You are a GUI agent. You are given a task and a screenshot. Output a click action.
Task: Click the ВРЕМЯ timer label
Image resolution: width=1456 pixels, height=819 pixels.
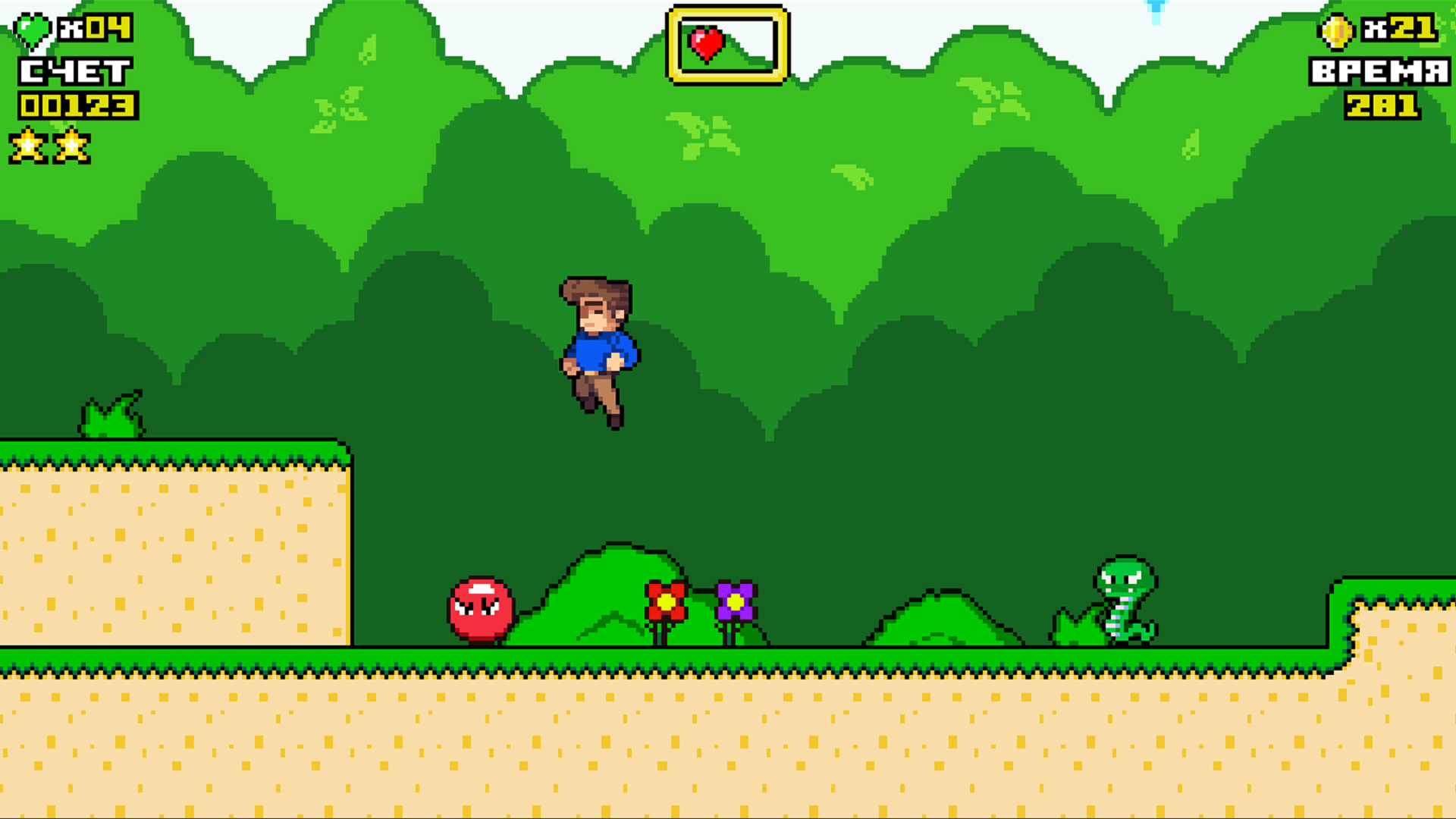coord(1379,72)
